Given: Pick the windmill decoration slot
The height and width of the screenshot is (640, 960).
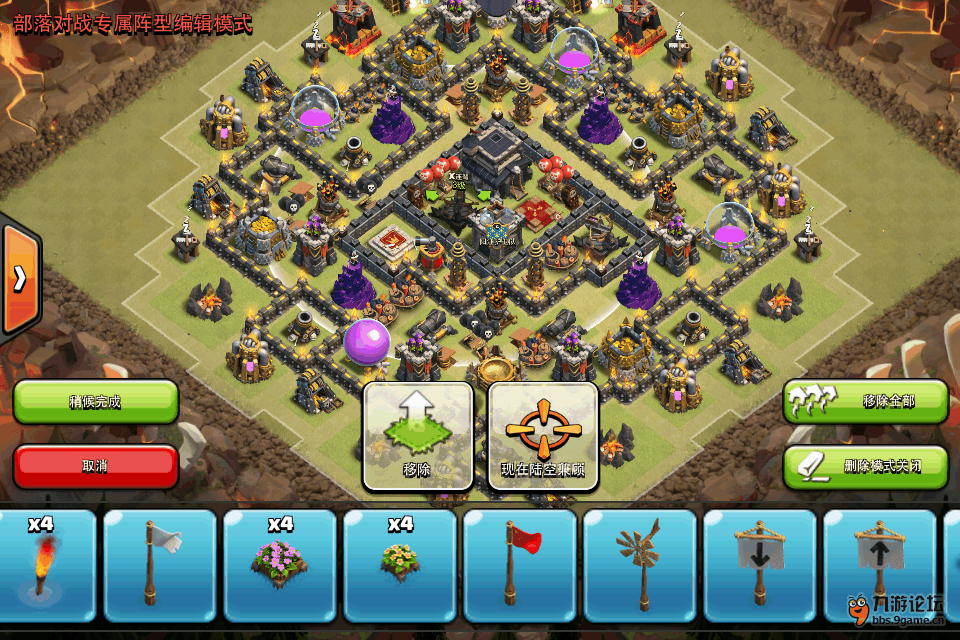Looking at the screenshot, I should click(x=640, y=567).
